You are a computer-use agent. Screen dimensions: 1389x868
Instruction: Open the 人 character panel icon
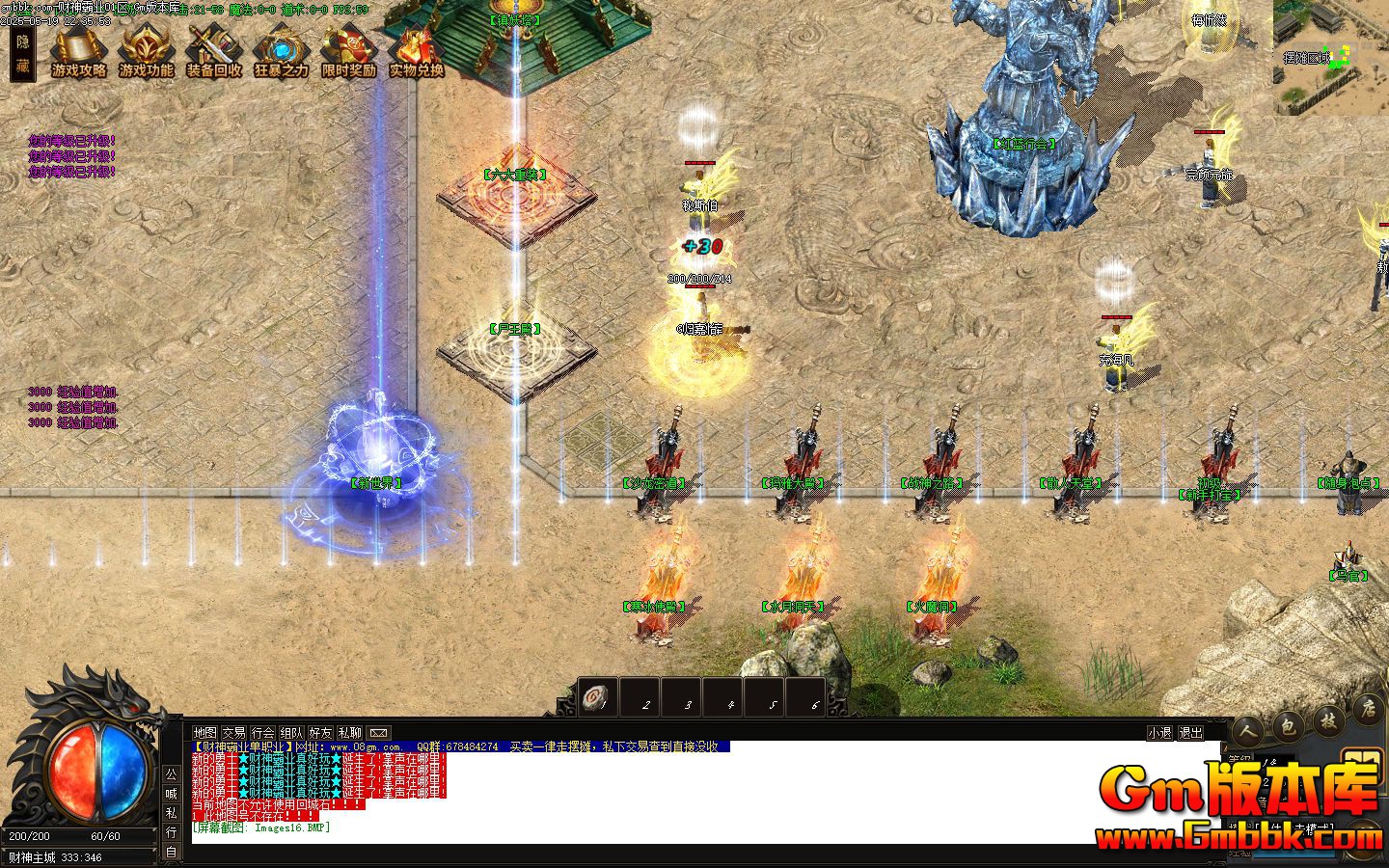(1247, 731)
